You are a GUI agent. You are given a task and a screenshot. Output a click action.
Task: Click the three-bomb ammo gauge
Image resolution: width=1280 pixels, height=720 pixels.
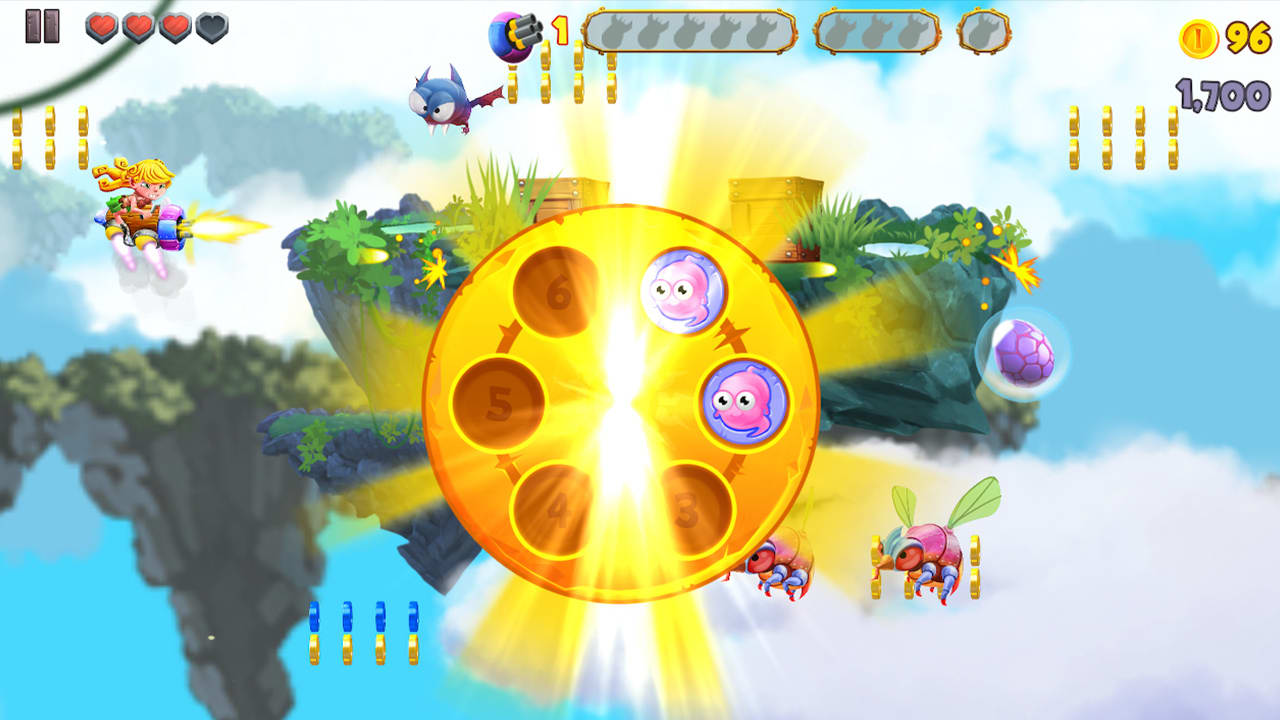[878, 32]
